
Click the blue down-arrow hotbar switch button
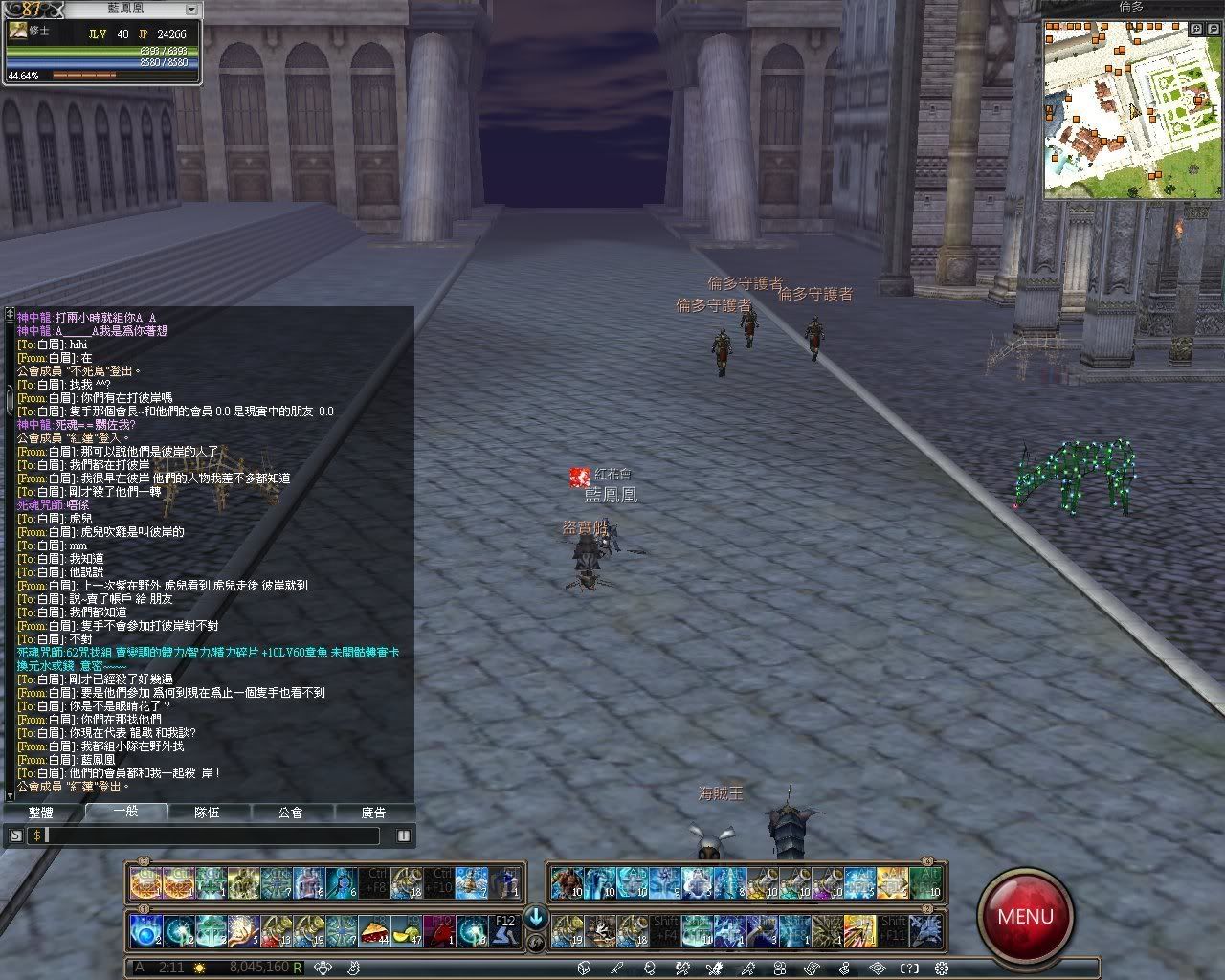[535, 917]
